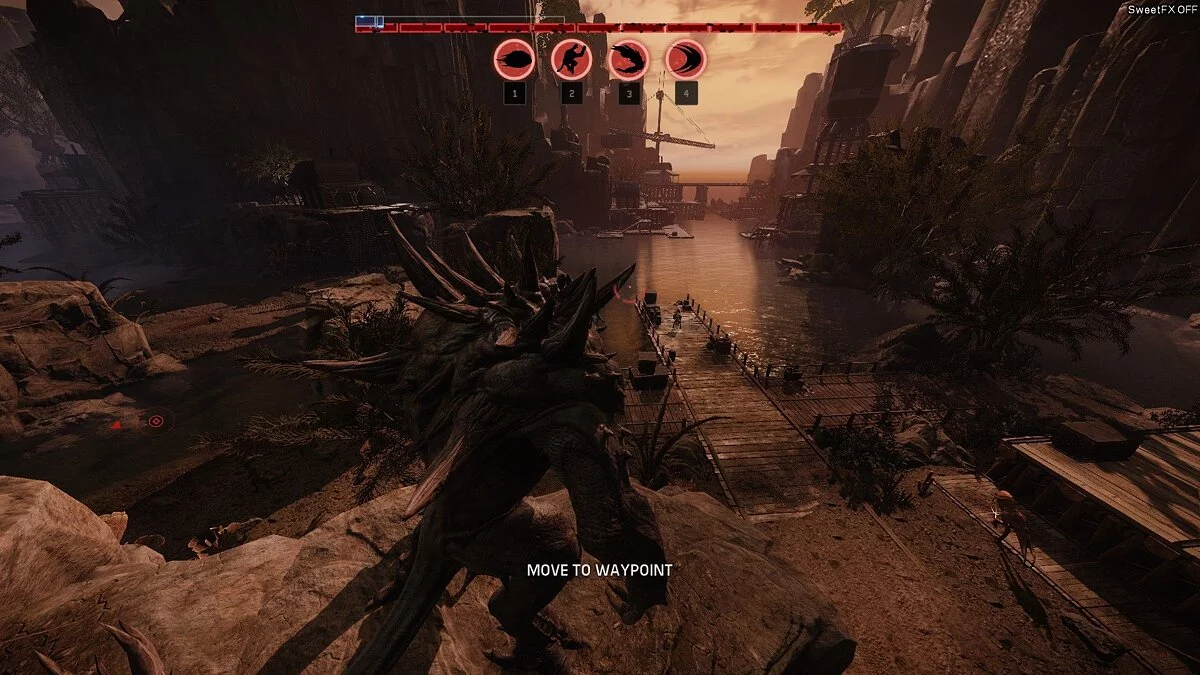Viewport: 1200px width, 675px height.
Task: Select the Leap Smash ability icon
Action: tap(571, 60)
